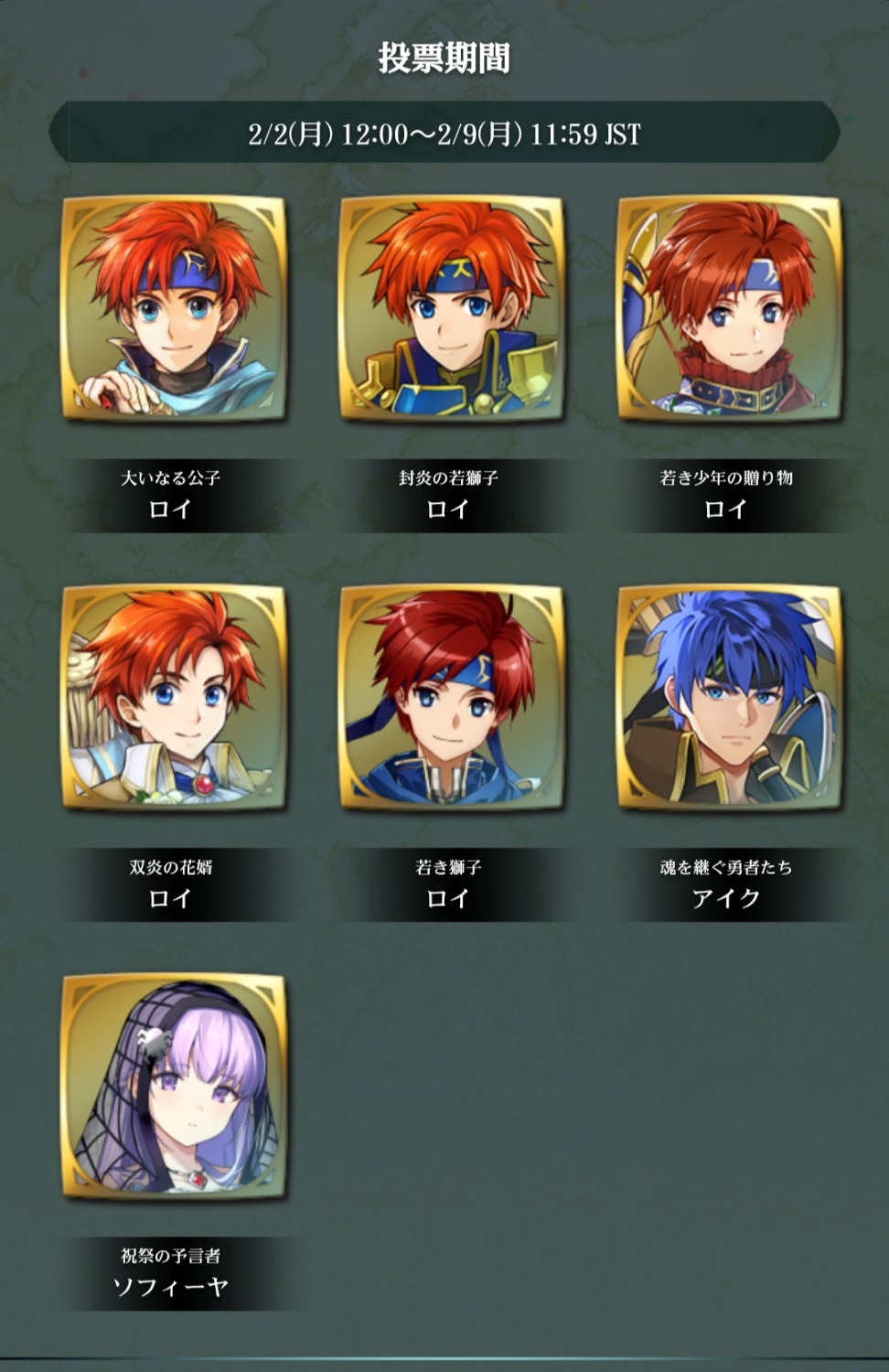889x1372 pixels.
Task: Select the 魂を継ぐ勇者たち アイク portrait
Action: (728, 698)
